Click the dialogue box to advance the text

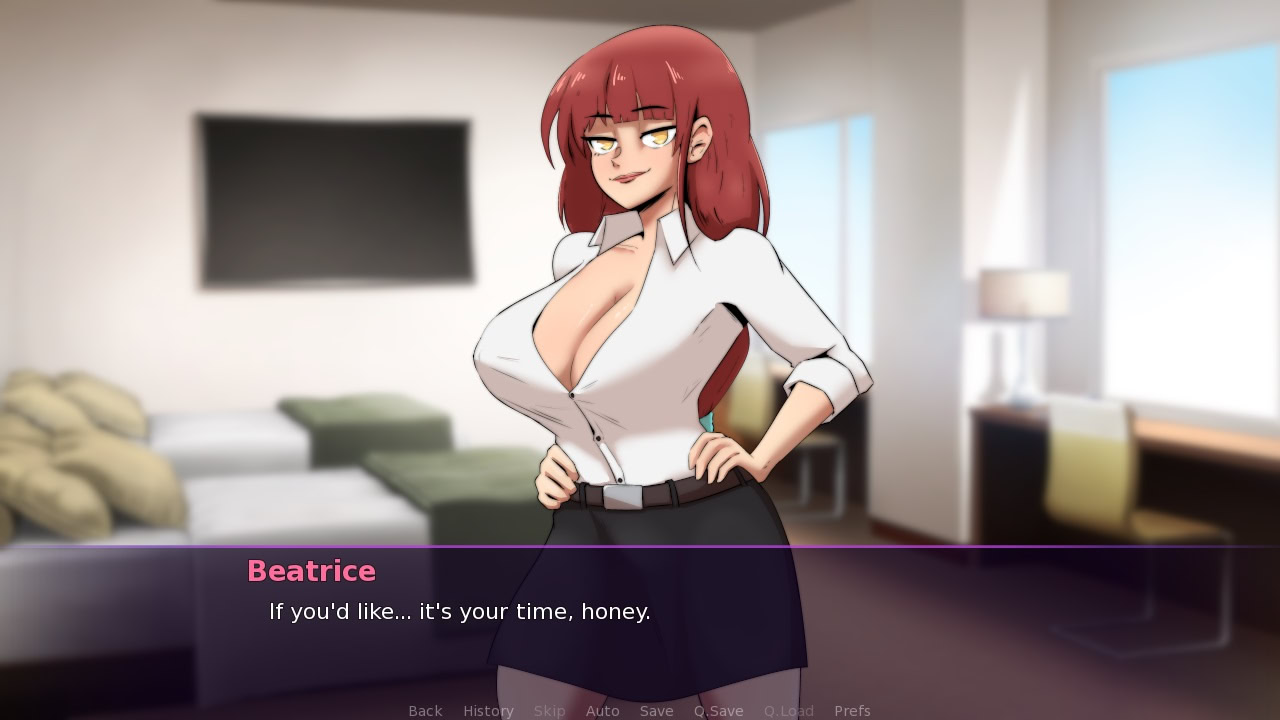pyautogui.click(x=640, y=620)
